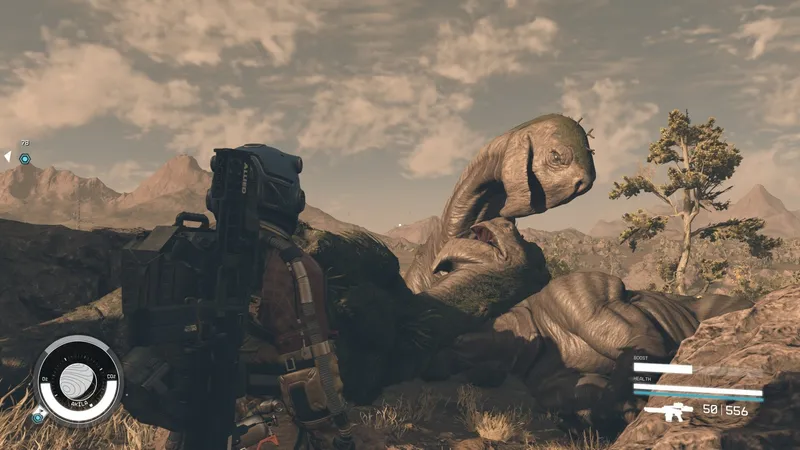Image resolution: width=800 pixels, height=450 pixels.
Task: Click the Akila planet compass dial
Action: click(x=77, y=380)
